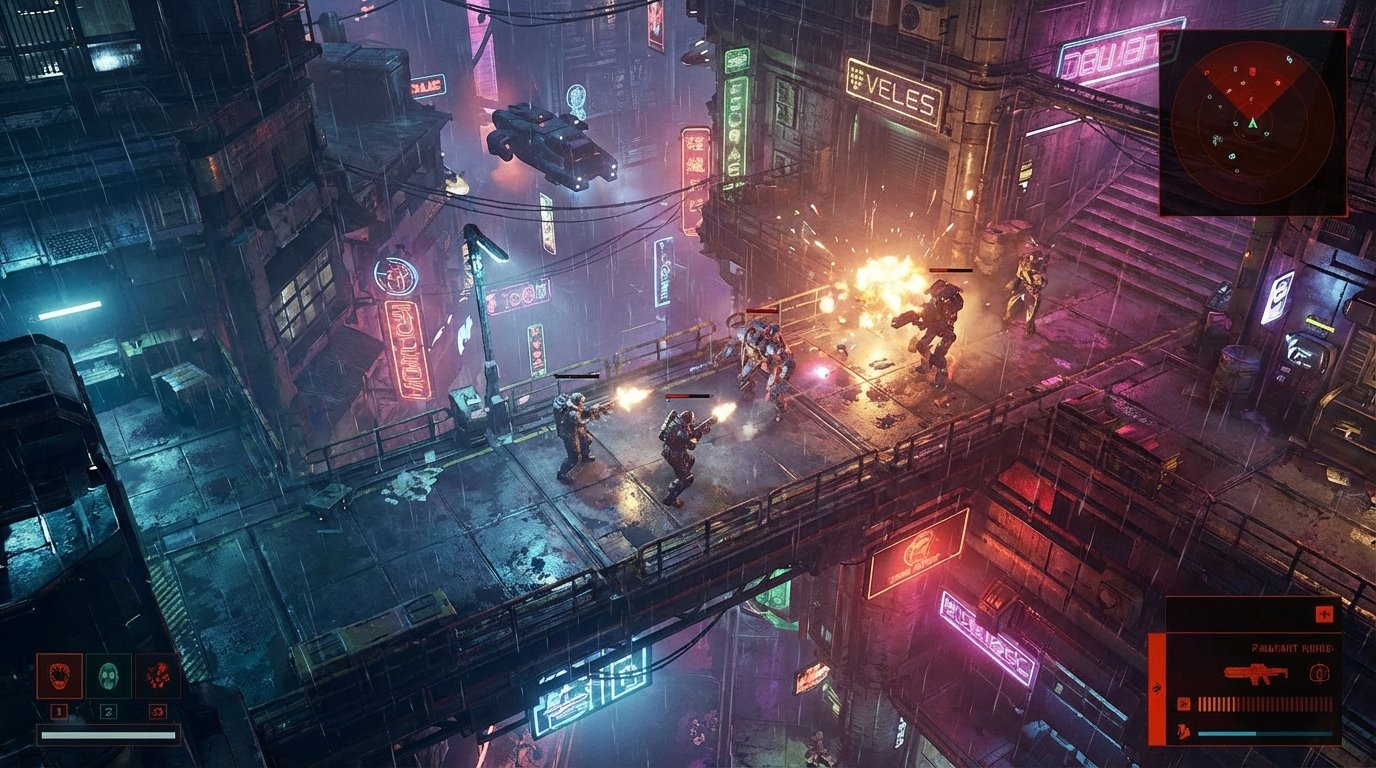Click the equipped weapon name label

[x=1293, y=648]
